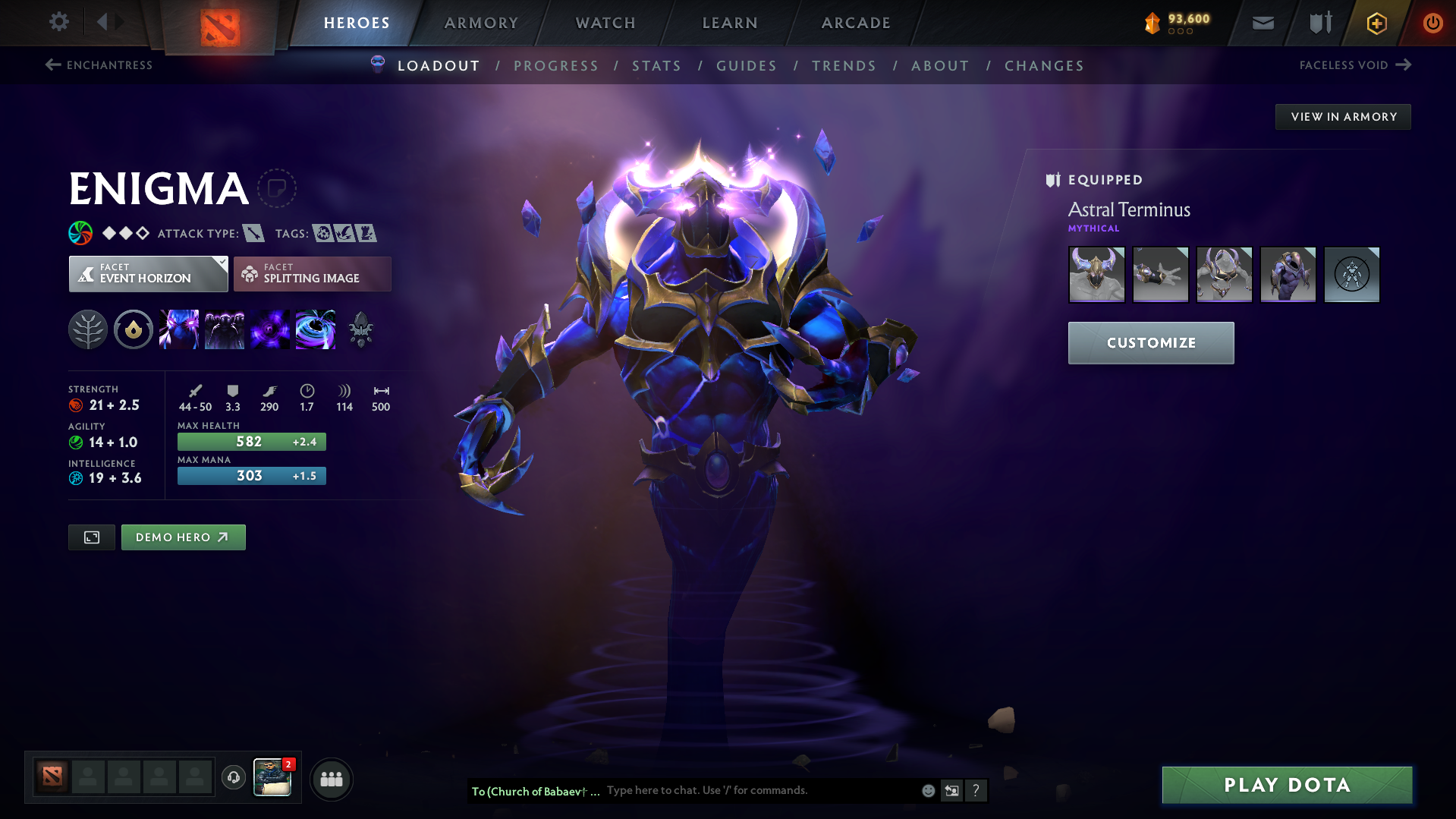Click the Black Hole ultimate icon
The width and height of the screenshot is (1456, 819).
[315, 329]
